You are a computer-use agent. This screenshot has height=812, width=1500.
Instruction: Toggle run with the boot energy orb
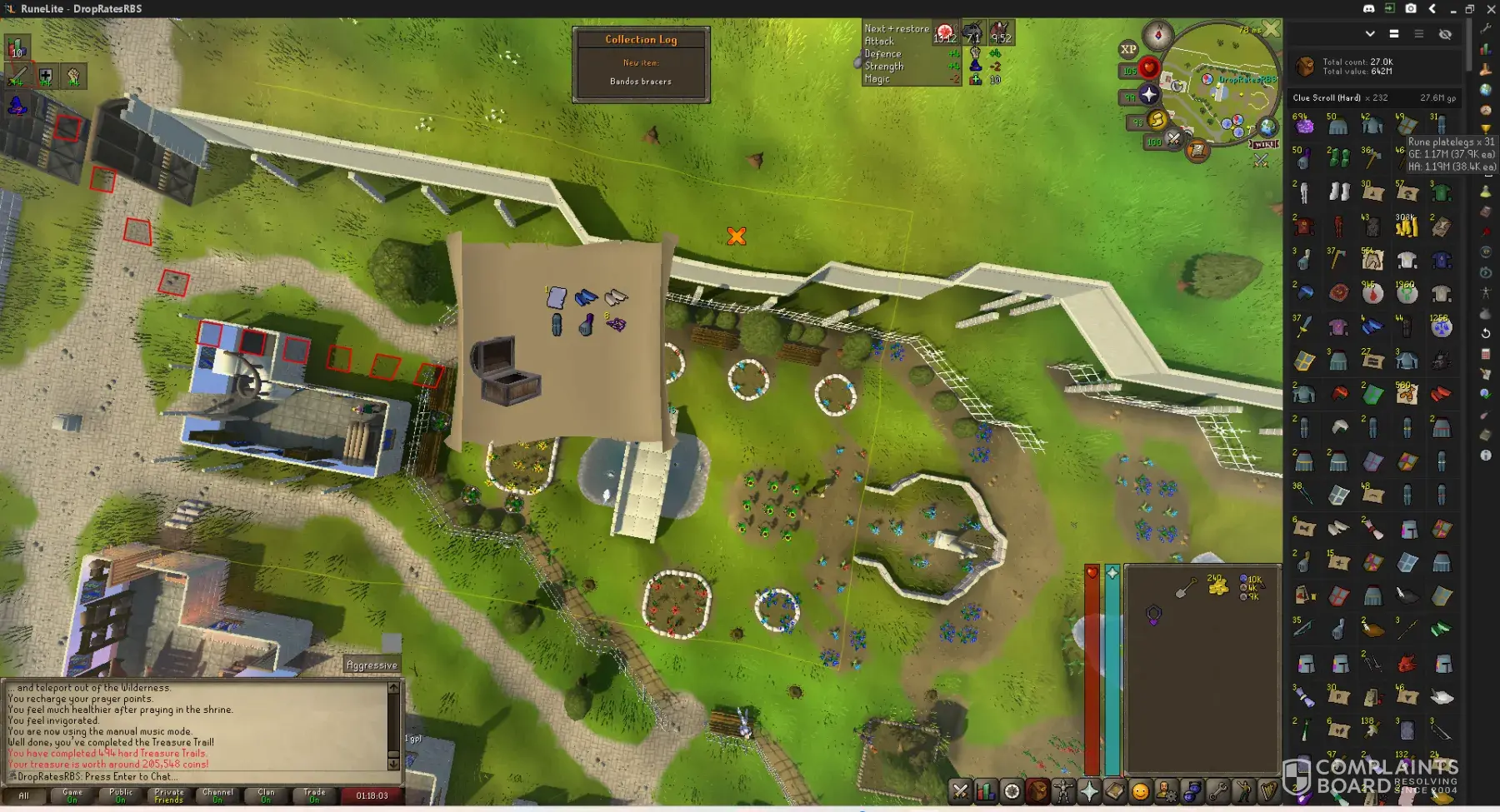1157,121
